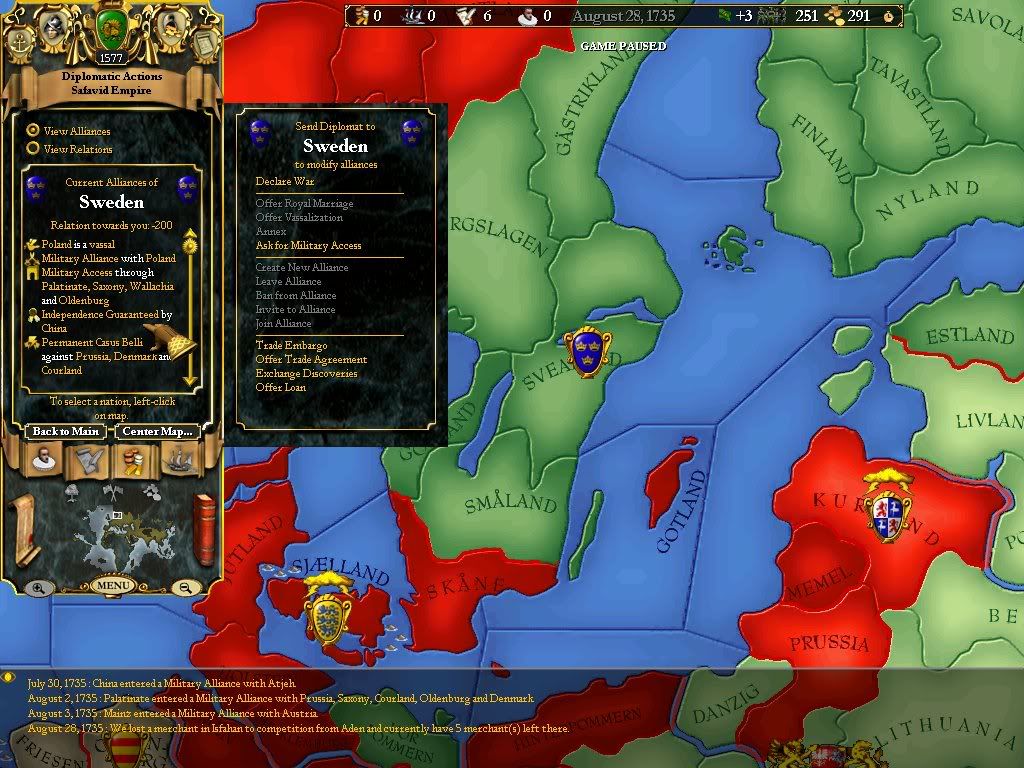Zoom out with the minus magnifier
The image size is (1024, 768).
pos(185,588)
